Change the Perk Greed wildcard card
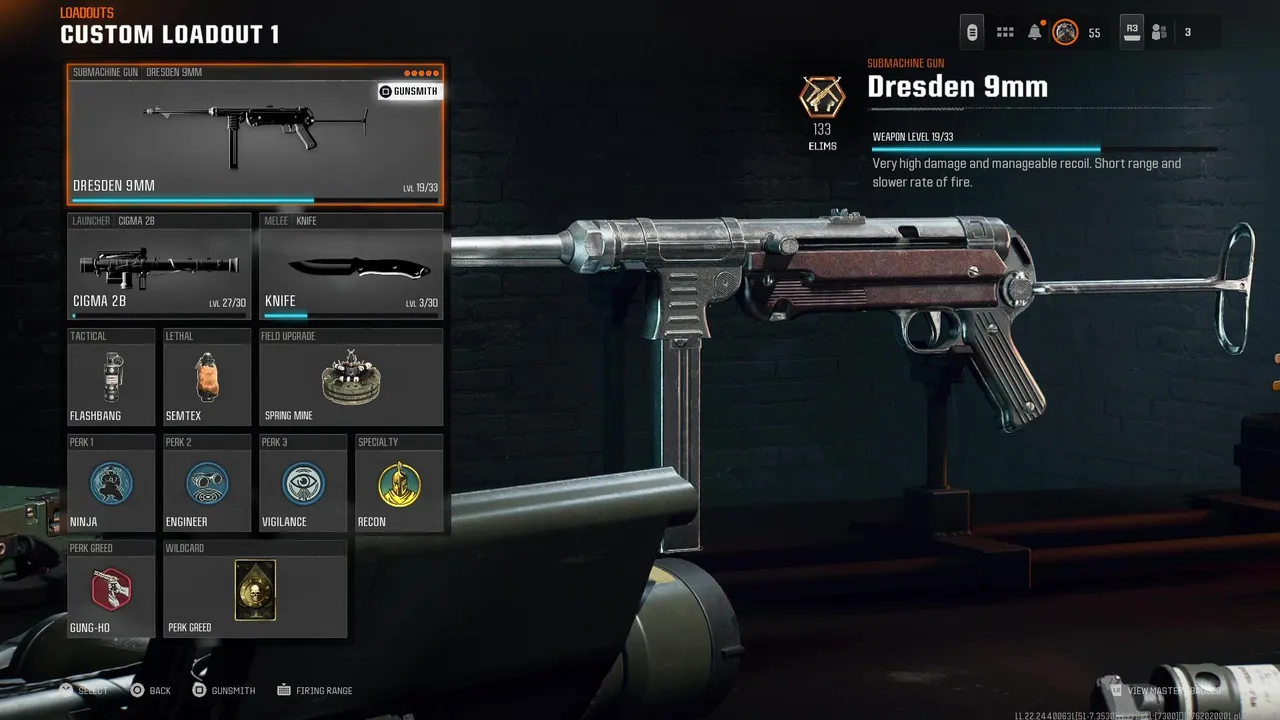 coord(255,590)
